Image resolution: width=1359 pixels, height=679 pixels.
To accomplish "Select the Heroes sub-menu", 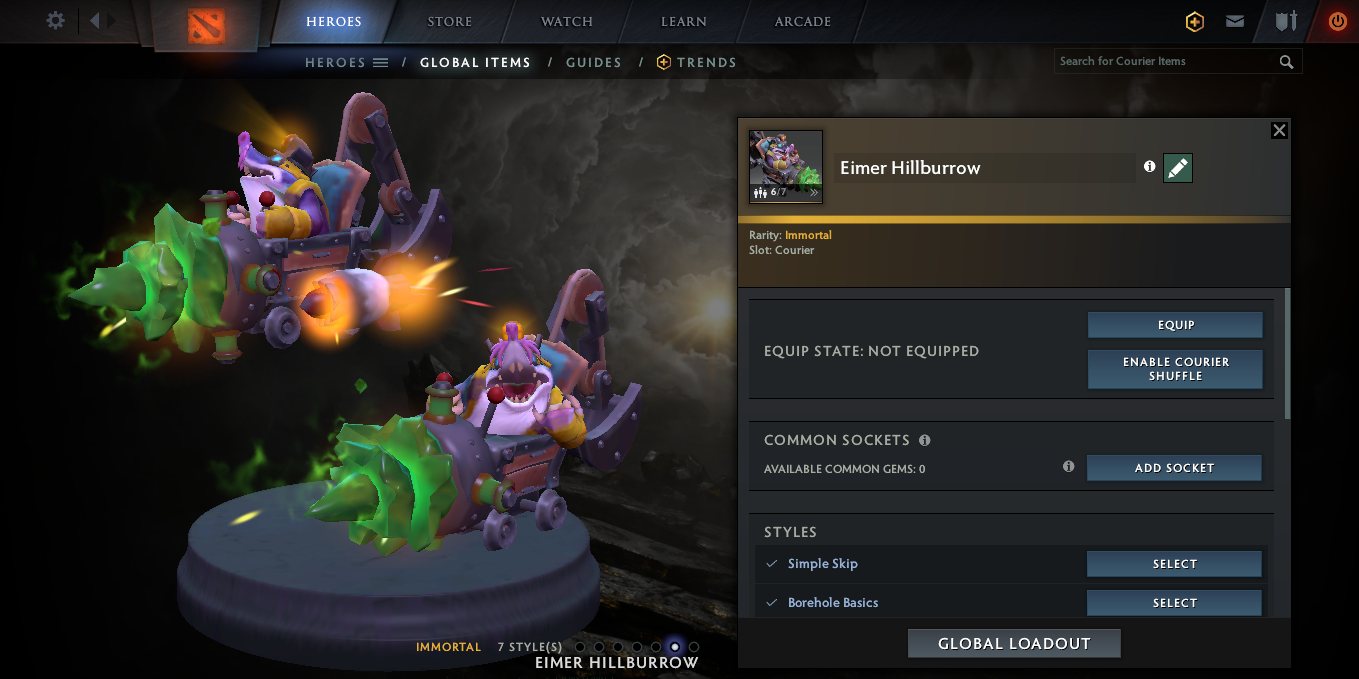I will 346,63.
